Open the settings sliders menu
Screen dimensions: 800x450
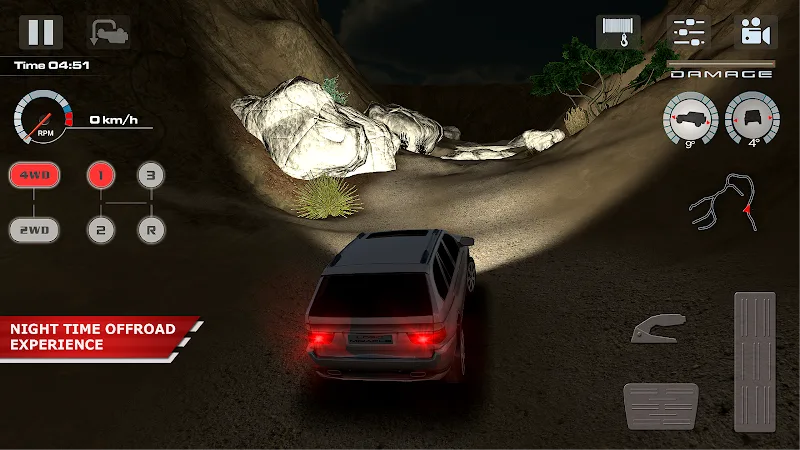point(687,32)
